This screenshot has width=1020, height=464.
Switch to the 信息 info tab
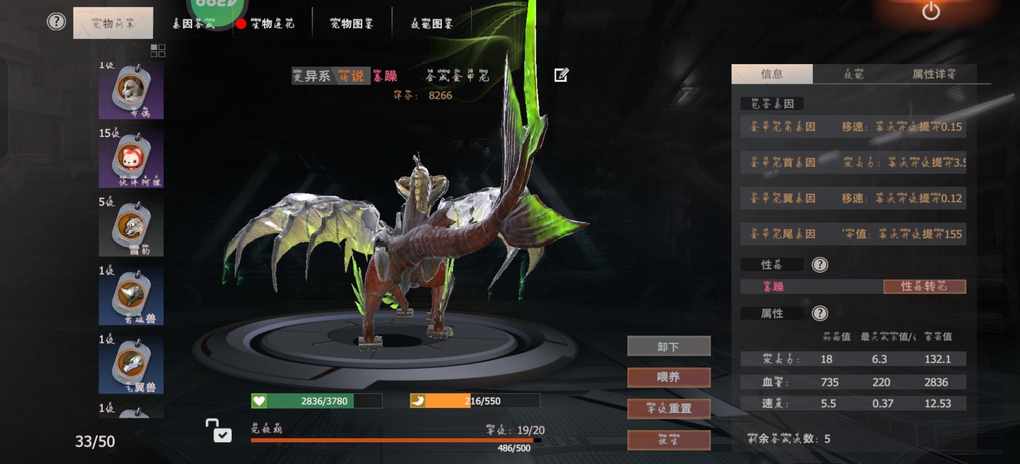772,74
